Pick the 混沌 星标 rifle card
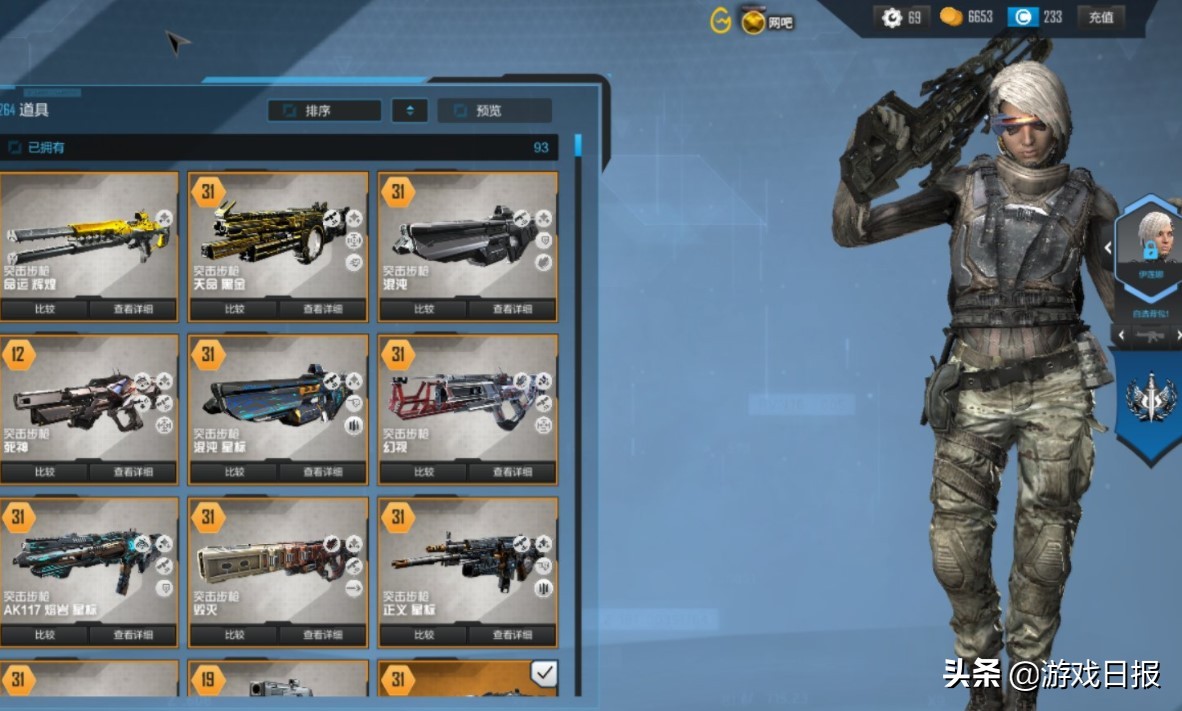This screenshot has height=711, width=1182. (x=278, y=398)
